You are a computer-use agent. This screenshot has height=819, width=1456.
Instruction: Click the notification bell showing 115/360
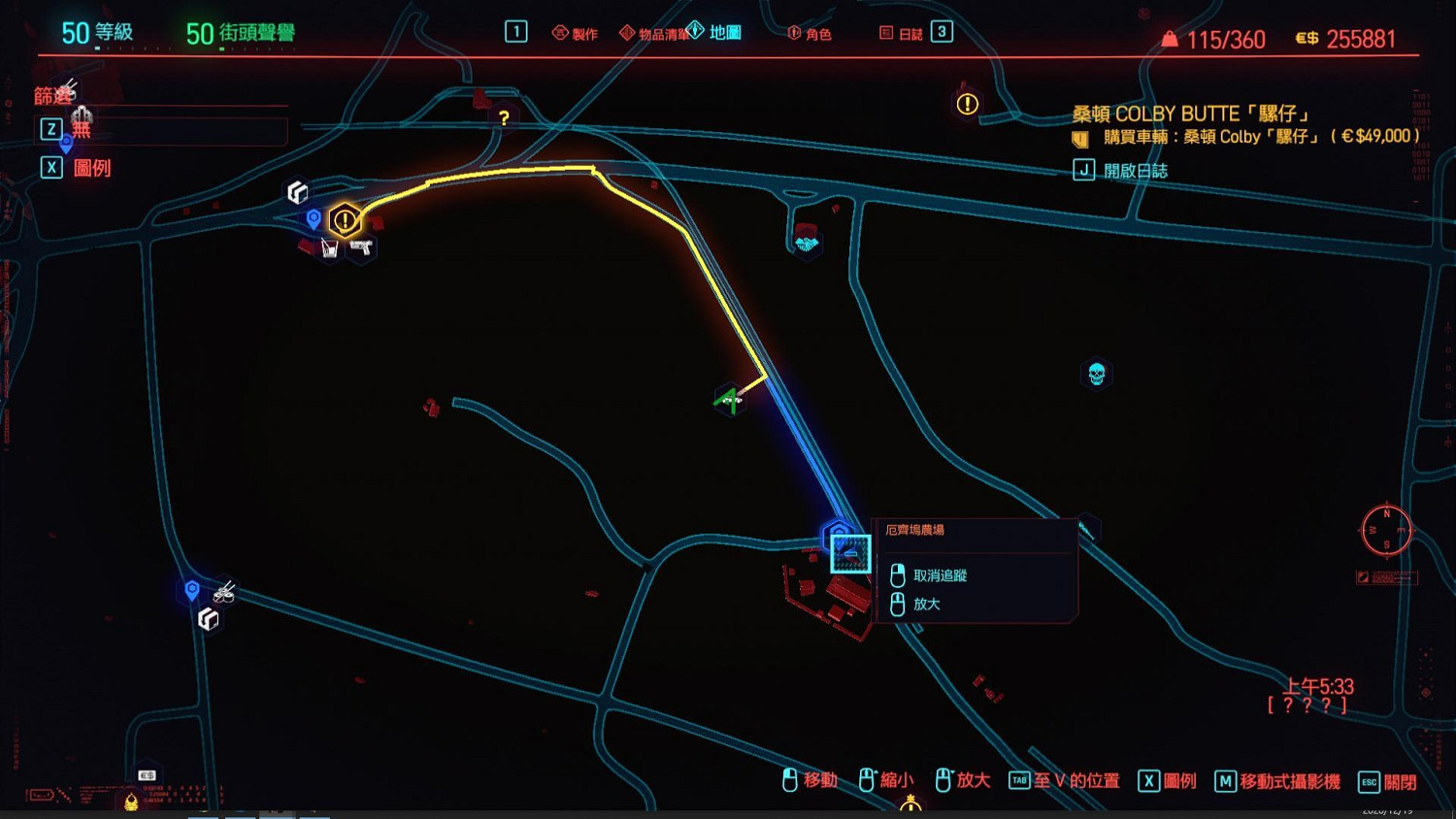[1170, 39]
